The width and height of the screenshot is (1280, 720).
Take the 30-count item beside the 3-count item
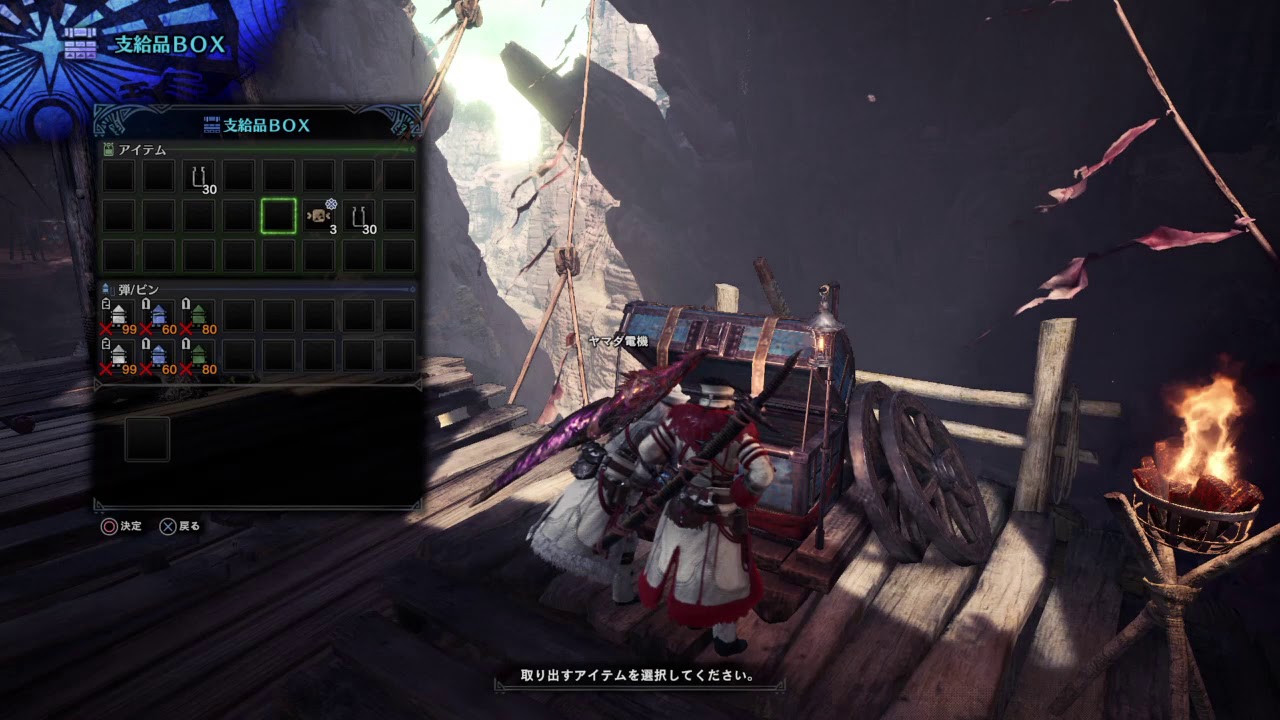click(360, 216)
